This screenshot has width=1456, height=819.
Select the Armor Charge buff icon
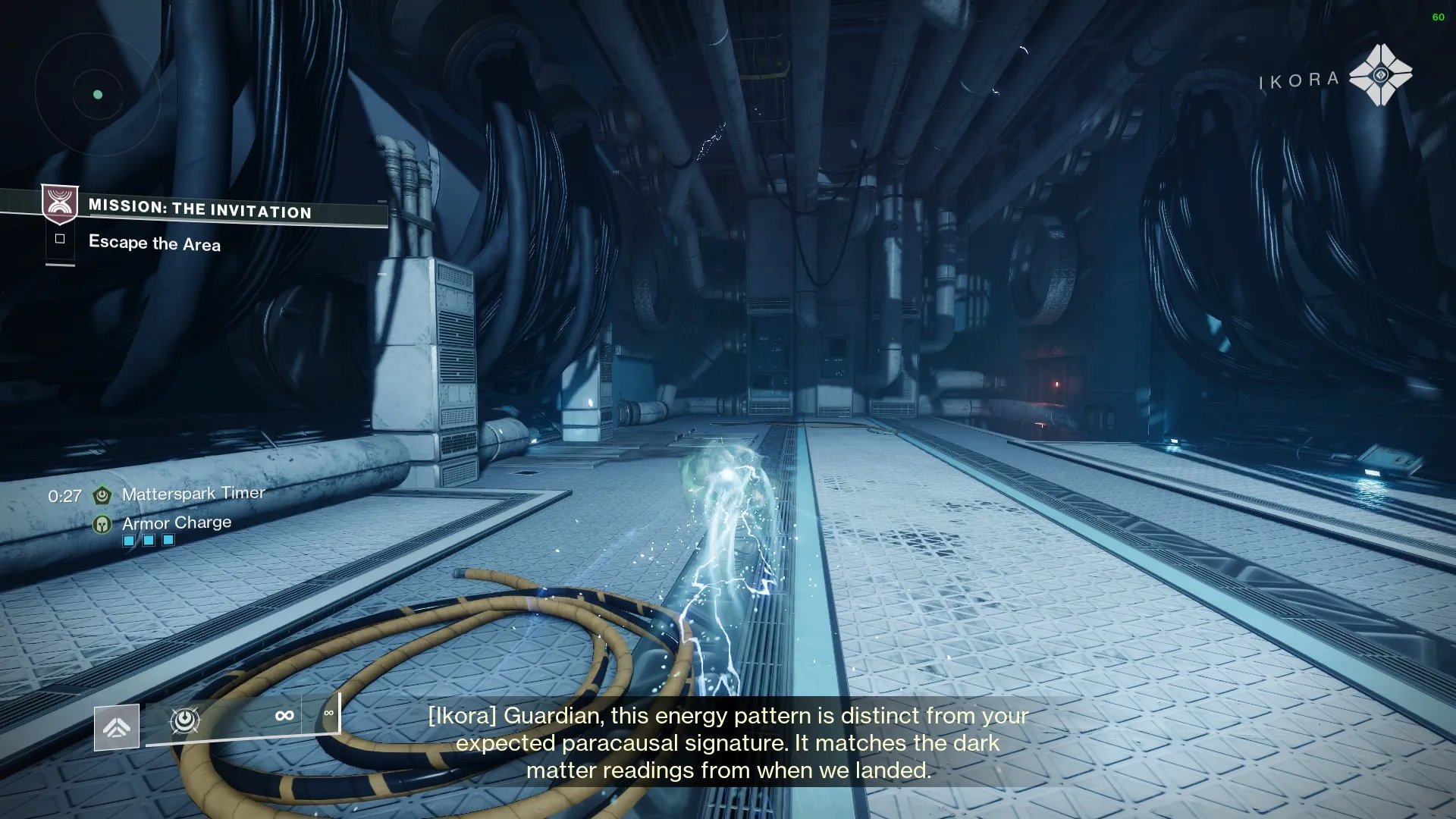click(x=102, y=524)
